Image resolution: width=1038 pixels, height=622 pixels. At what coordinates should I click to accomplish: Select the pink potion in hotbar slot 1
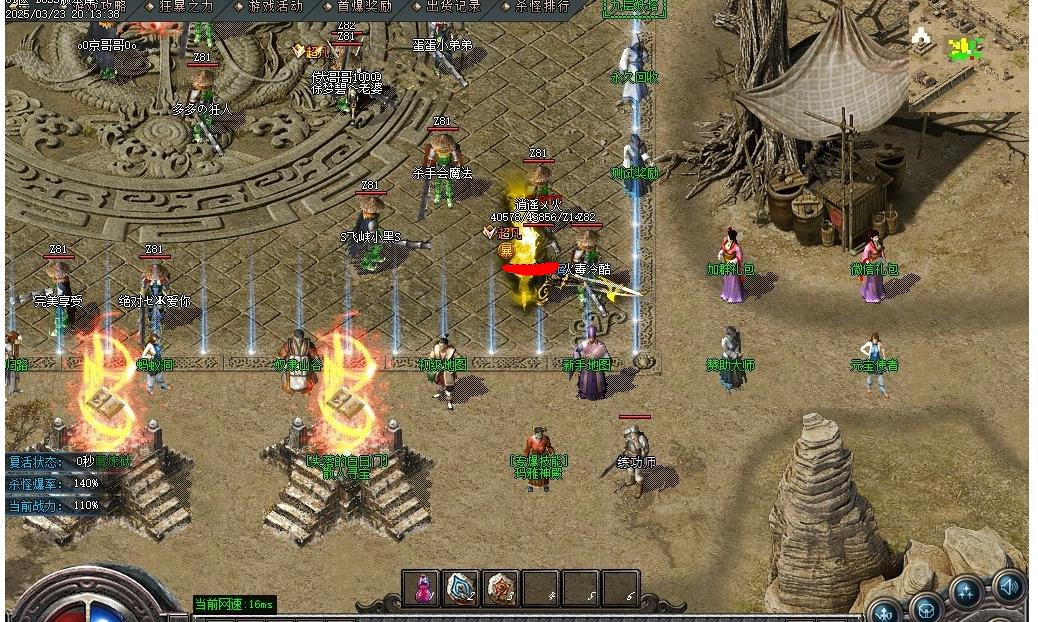click(422, 589)
